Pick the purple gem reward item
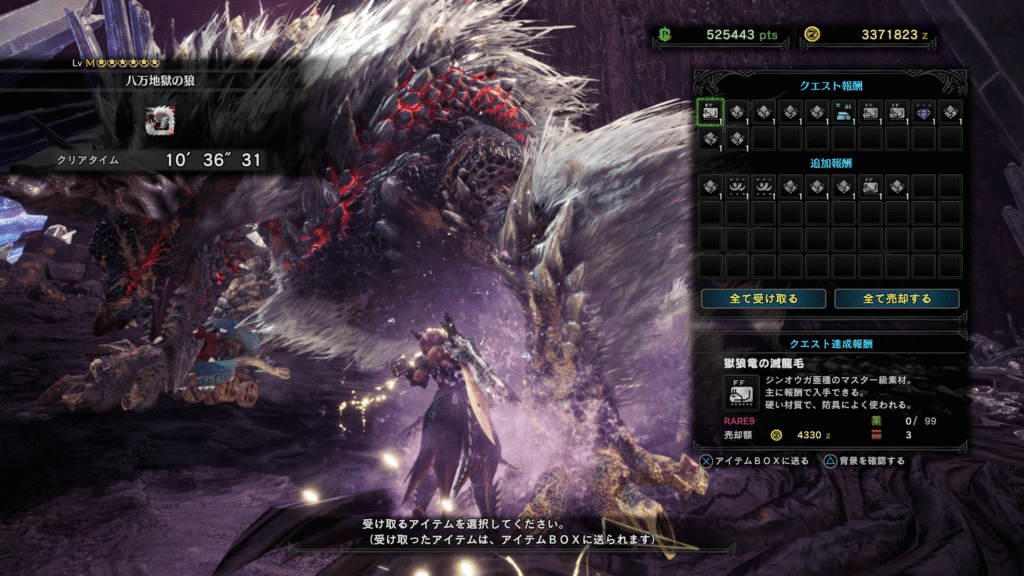Viewport: 1024px width, 576px height. (x=923, y=112)
